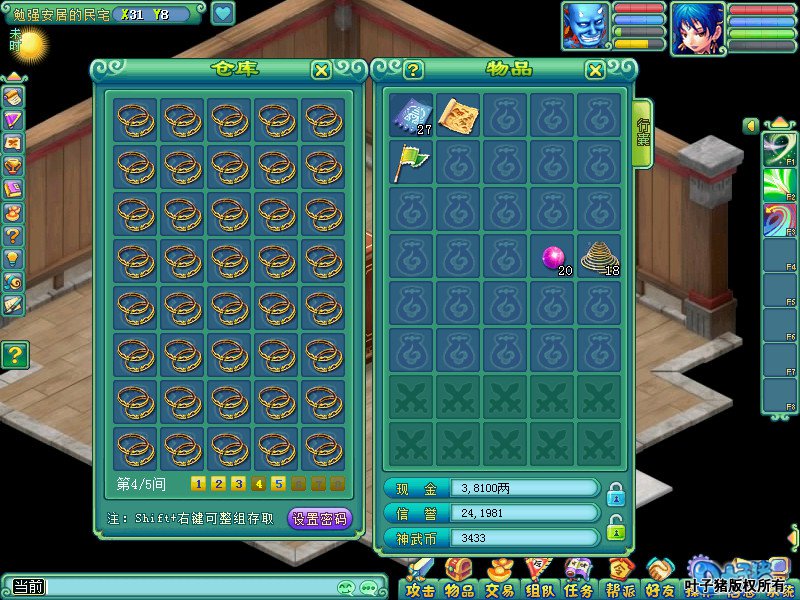Switch to warehouse page 2
This screenshot has width=800, height=600.
(218, 484)
